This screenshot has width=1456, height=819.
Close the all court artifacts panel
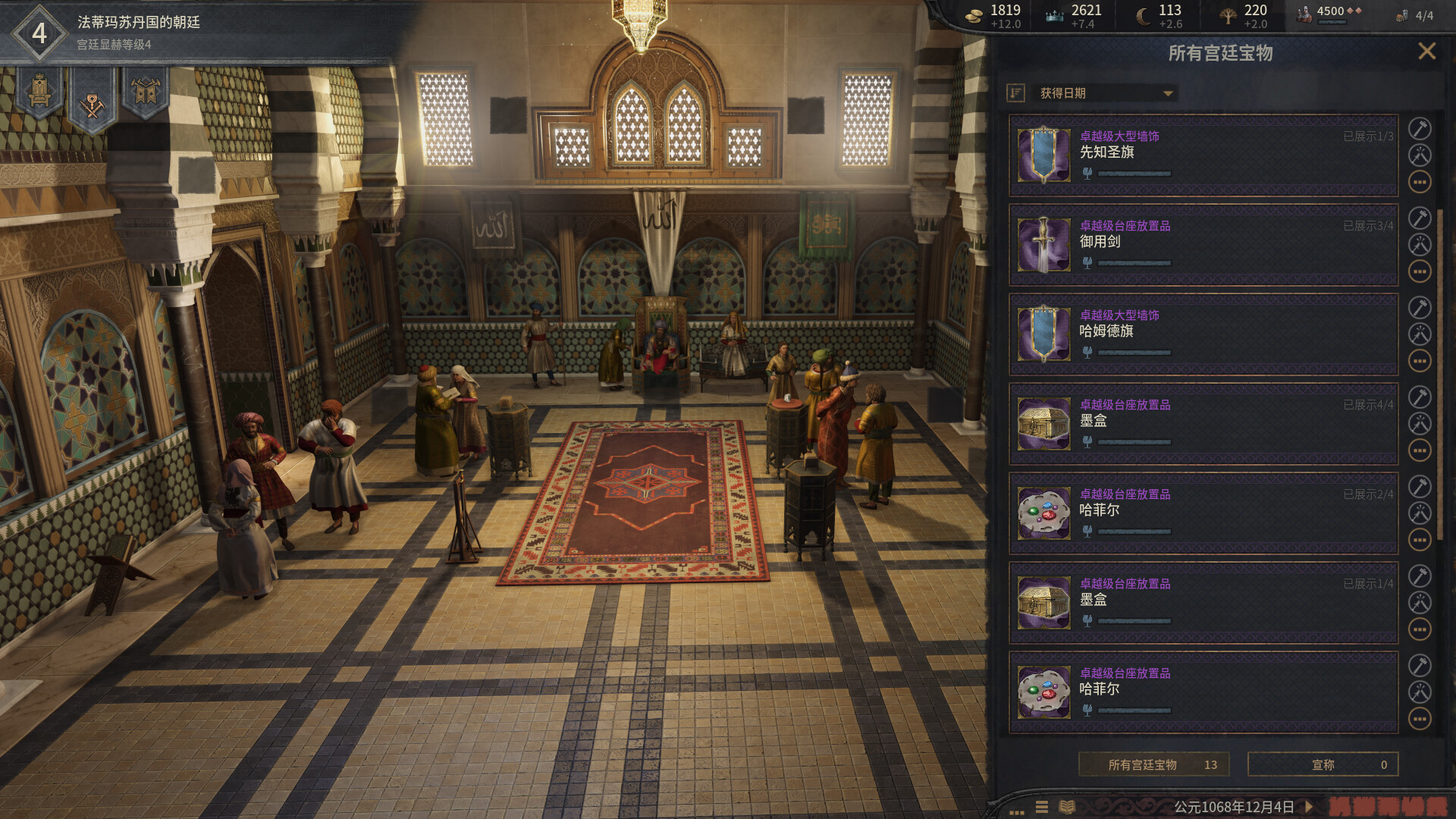1426,52
